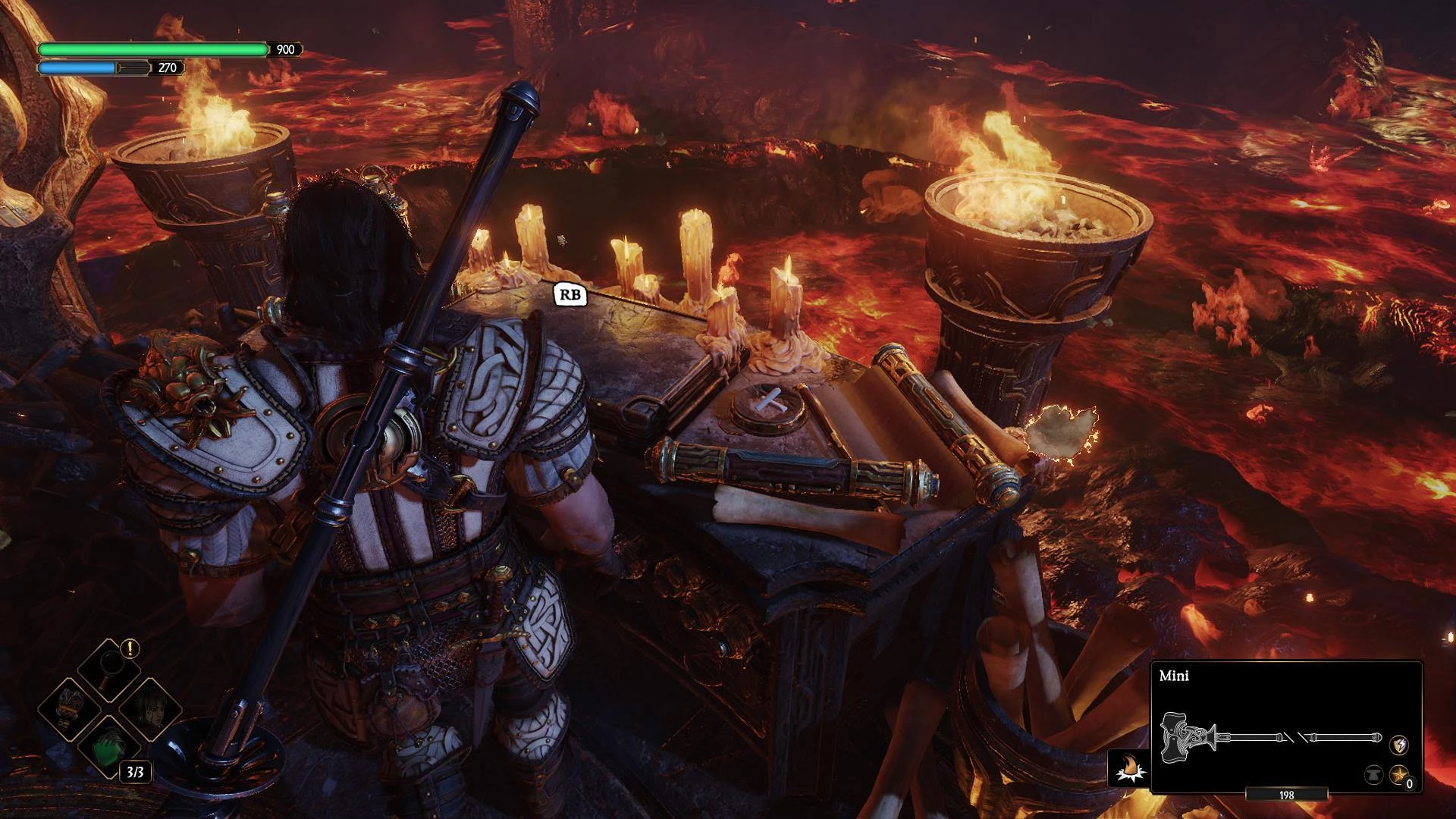1456x819 pixels.
Task: Click the yellow exclamation alert badge
Action: tap(131, 648)
